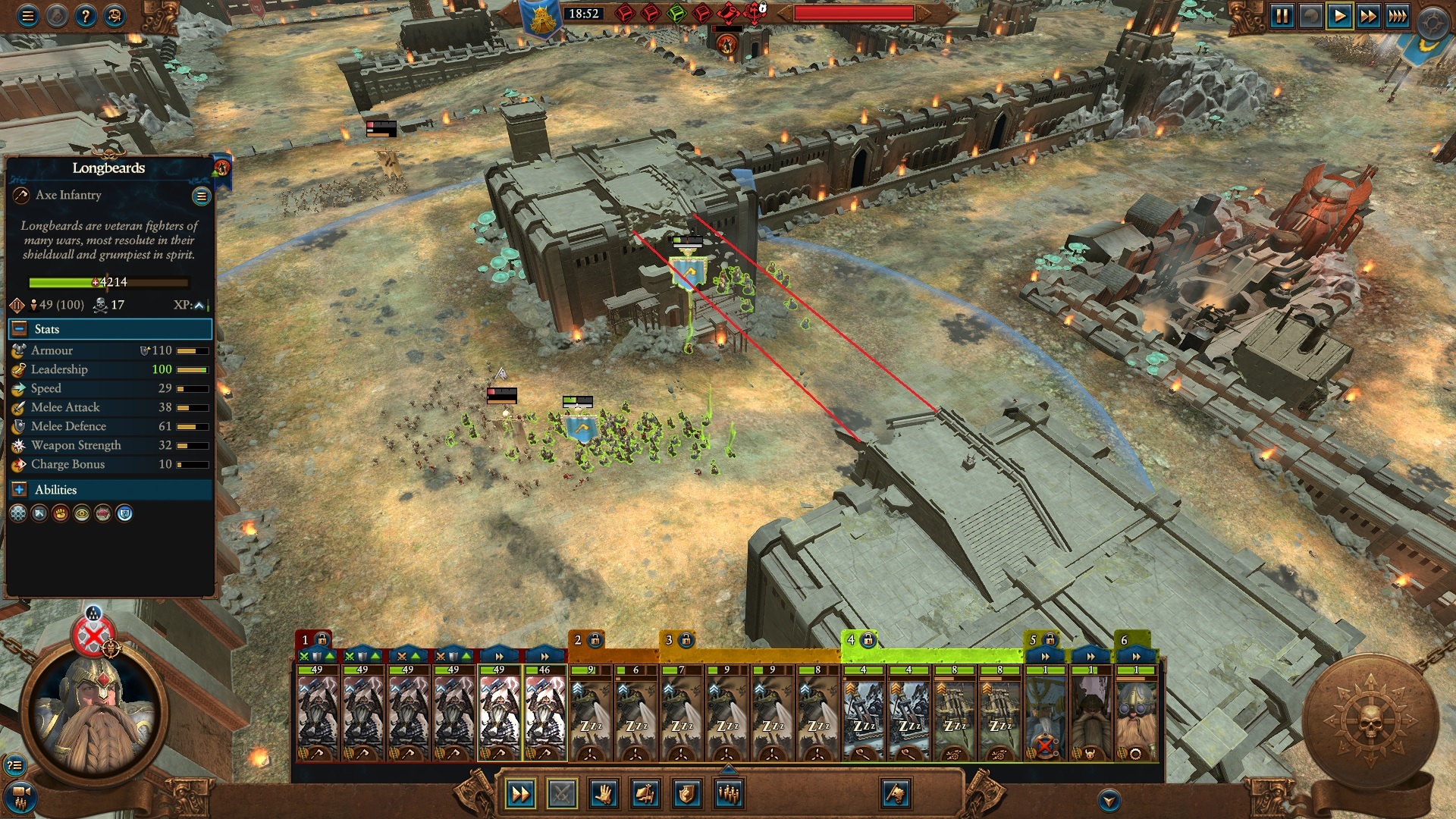Toggle the run fast-forward movement icon
Screen dimensions: 1456x819
tap(519, 793)
